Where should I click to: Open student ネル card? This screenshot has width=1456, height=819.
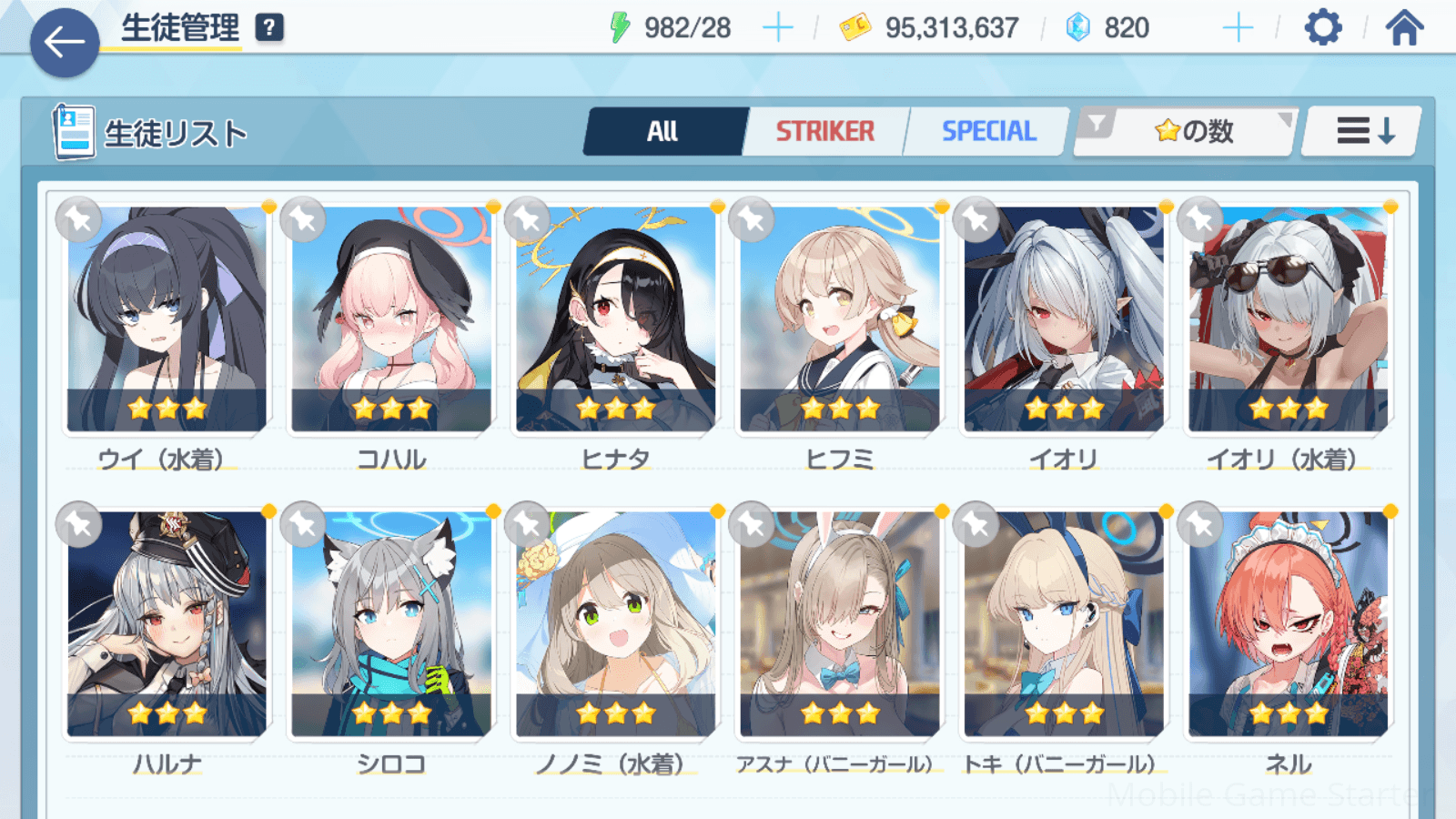[1289, 623]
